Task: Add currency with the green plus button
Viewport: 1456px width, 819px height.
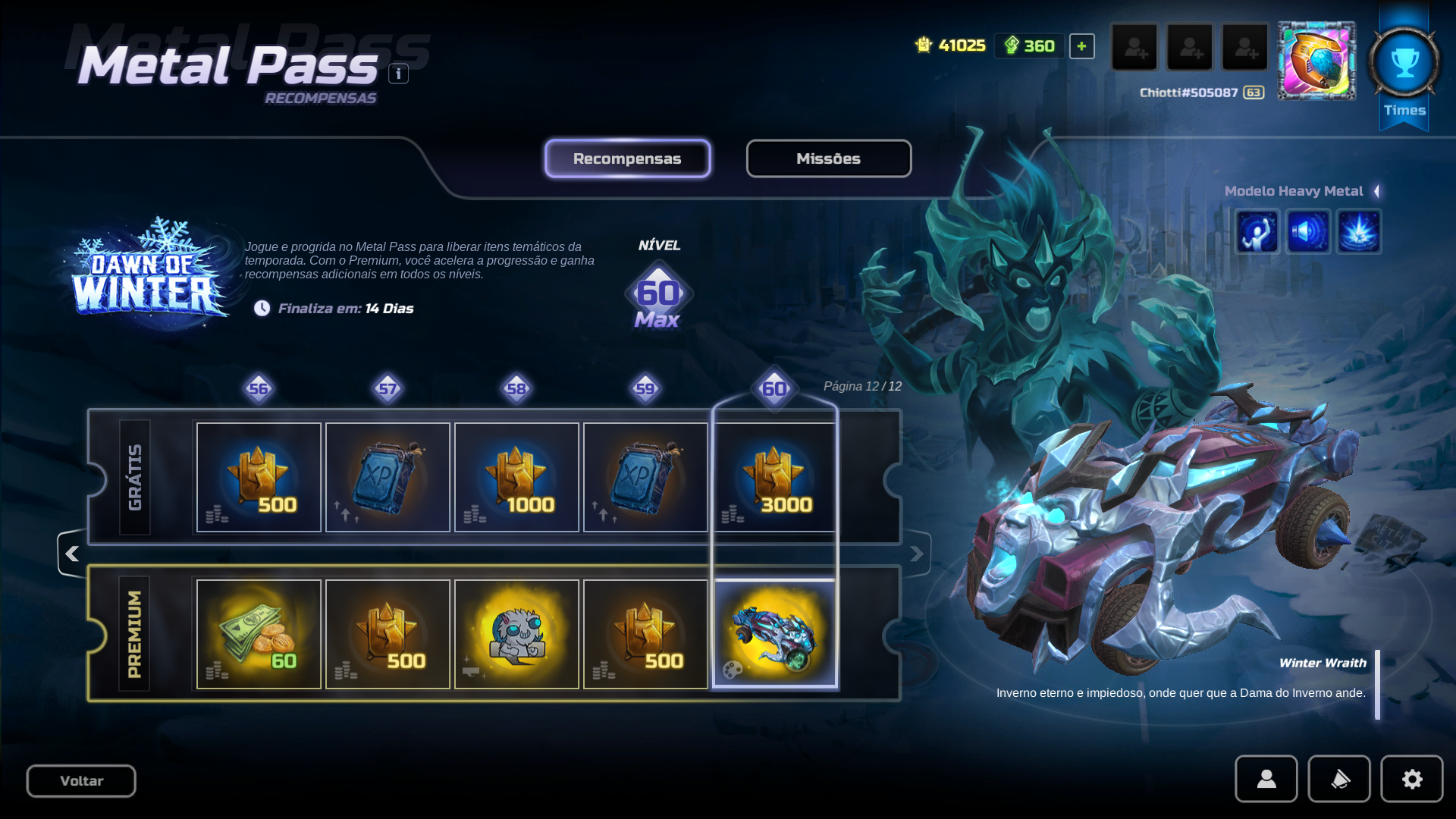Action: [x=1081, y=46]
